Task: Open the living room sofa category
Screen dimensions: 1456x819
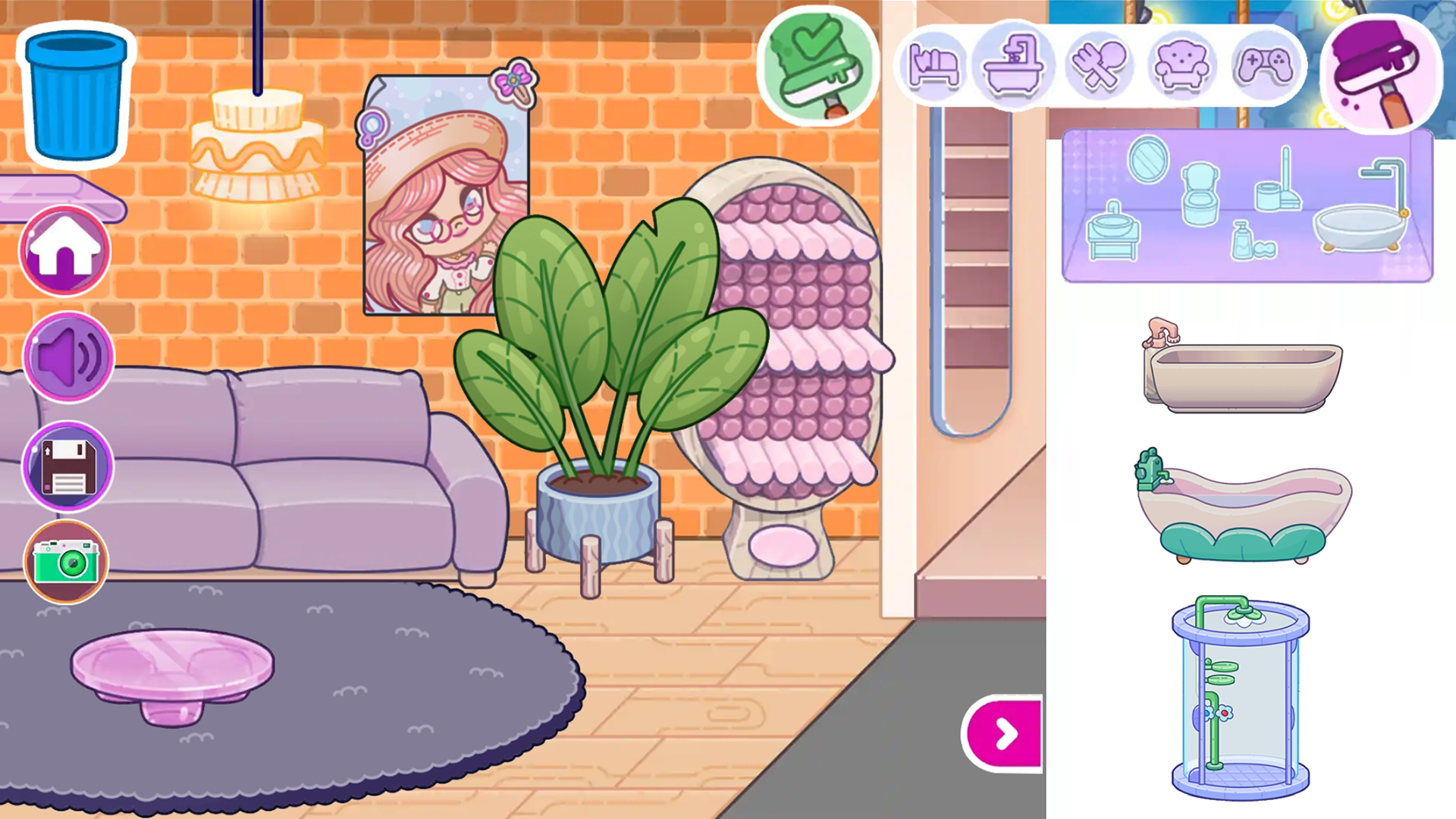Action: pyautogui.click(x=1183, y=64)
